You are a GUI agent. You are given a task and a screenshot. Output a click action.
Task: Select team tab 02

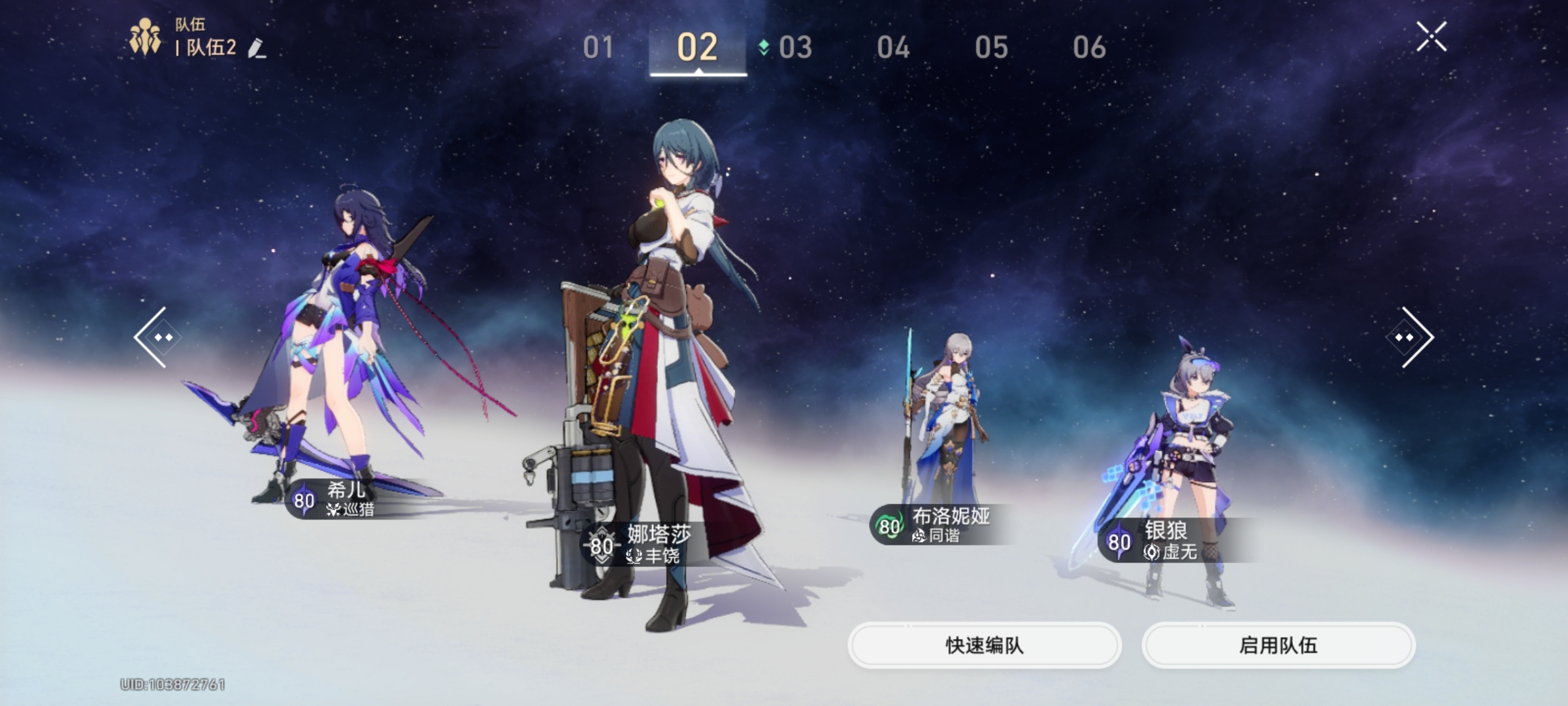click(x=697, y=48)
